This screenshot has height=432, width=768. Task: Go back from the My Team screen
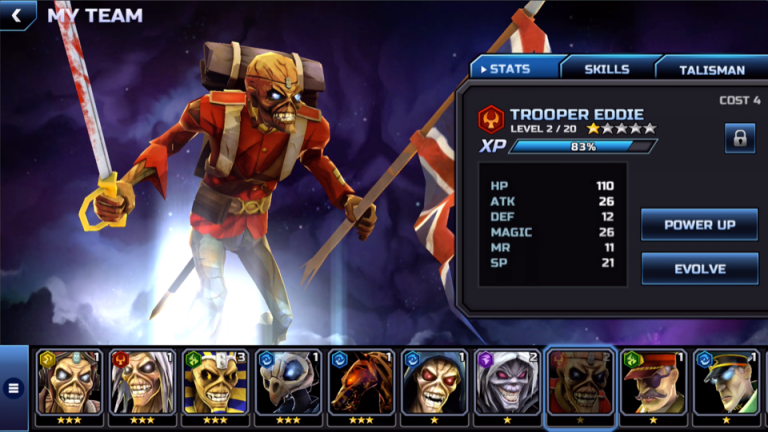16,15
